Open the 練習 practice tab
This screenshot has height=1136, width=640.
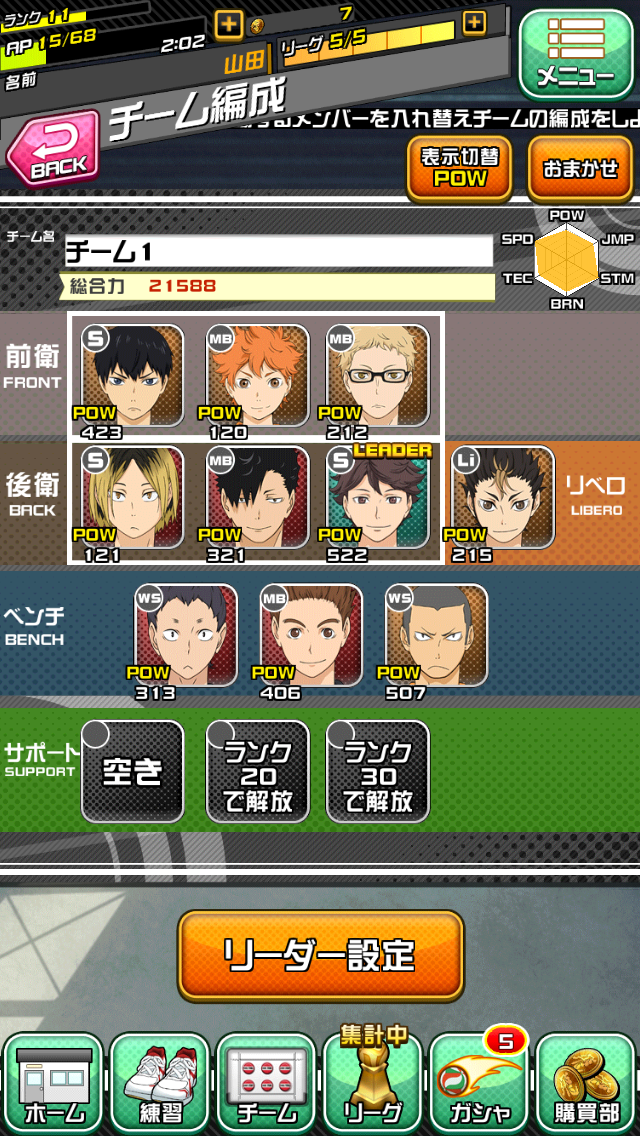pyautogui.click(x=160, y=1083)
